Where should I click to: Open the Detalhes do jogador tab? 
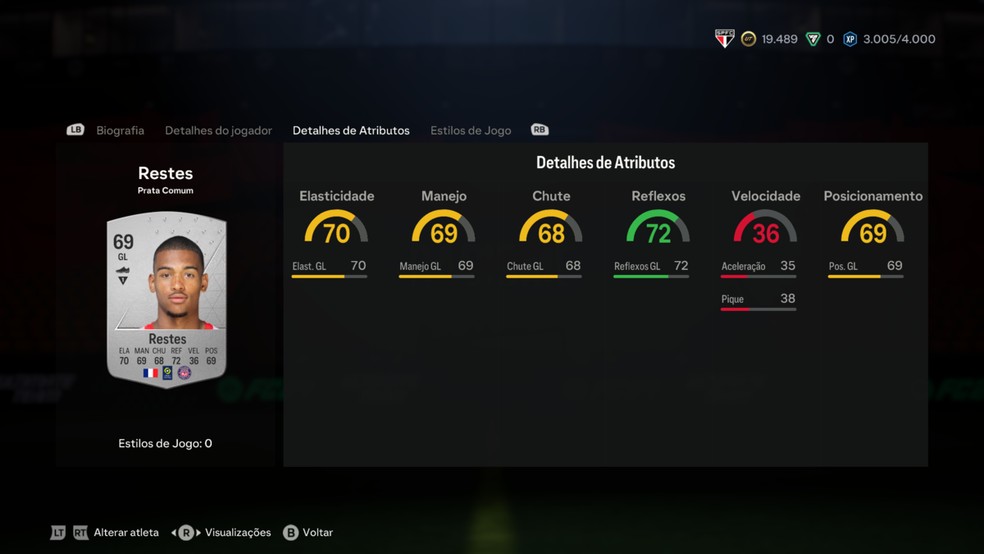(218, 130)
